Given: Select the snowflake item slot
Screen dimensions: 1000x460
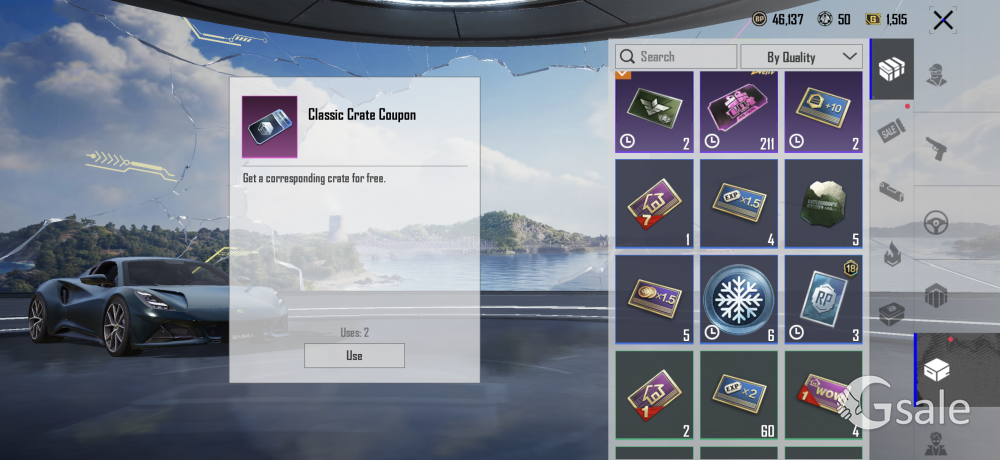Looking at the screenshot, I should [739, 299].
